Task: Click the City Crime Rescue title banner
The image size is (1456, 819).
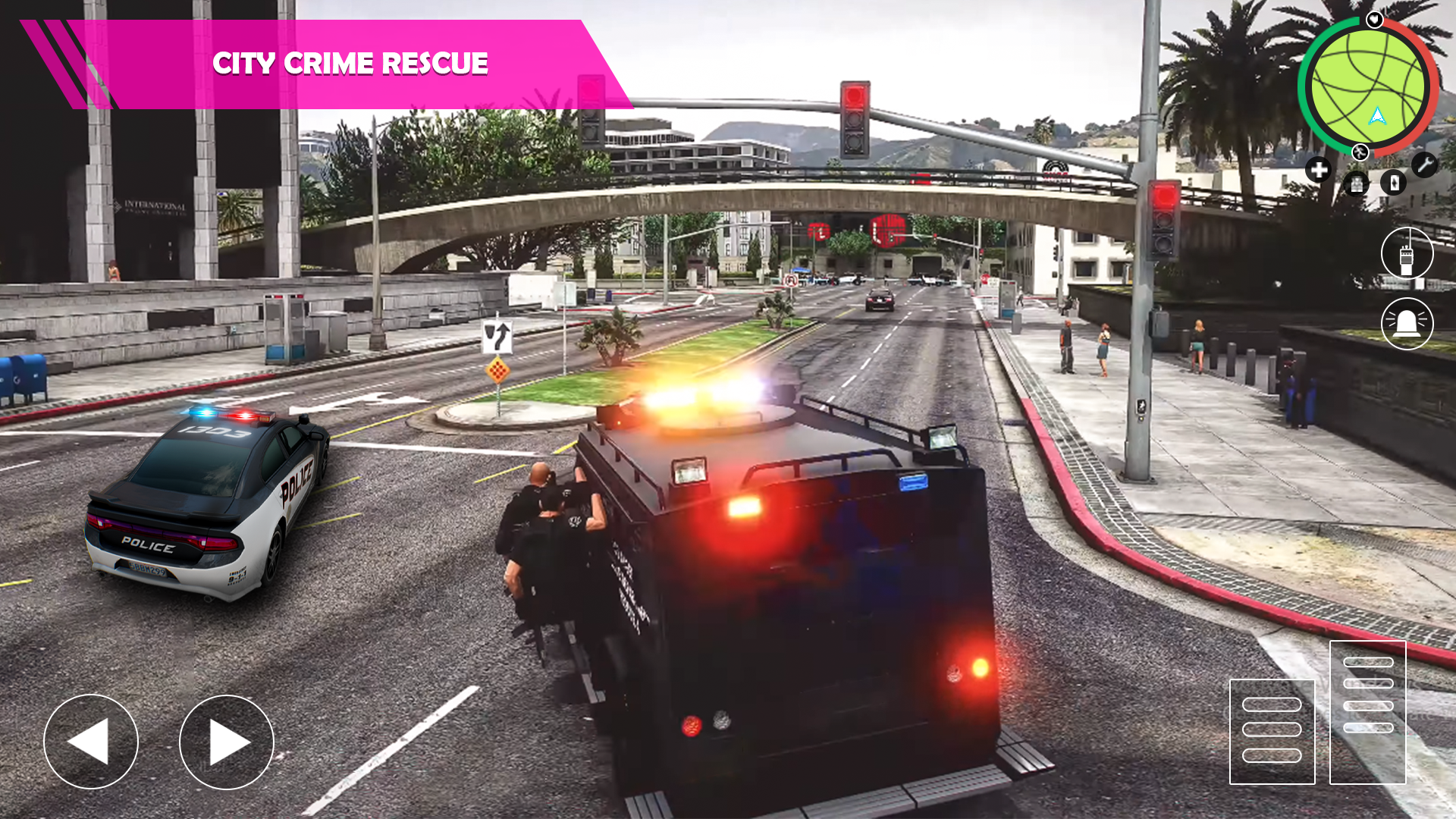Action: point(350,64)
